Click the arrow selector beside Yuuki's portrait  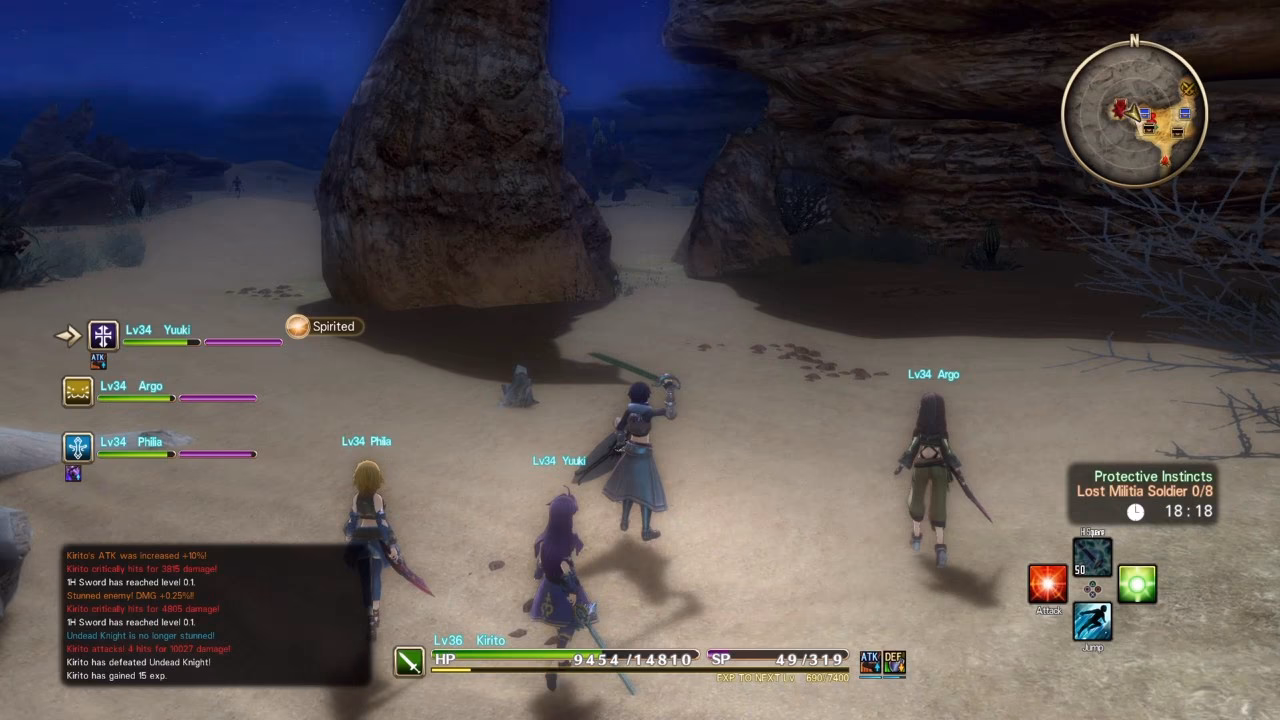coord(66,335)
